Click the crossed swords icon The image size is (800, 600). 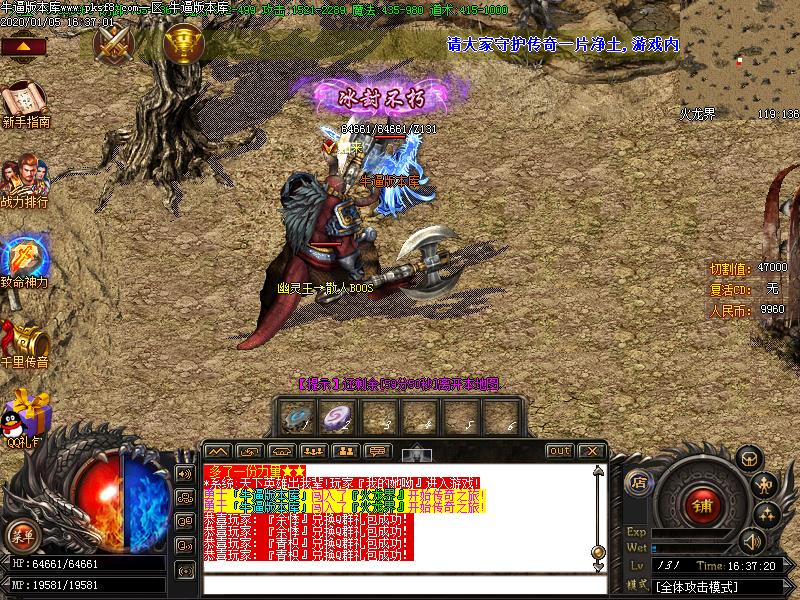(114, 43)
